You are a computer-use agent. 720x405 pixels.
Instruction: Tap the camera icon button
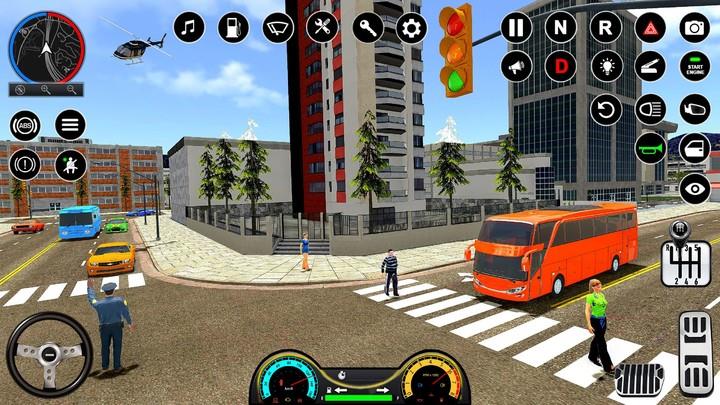point(694,27)
